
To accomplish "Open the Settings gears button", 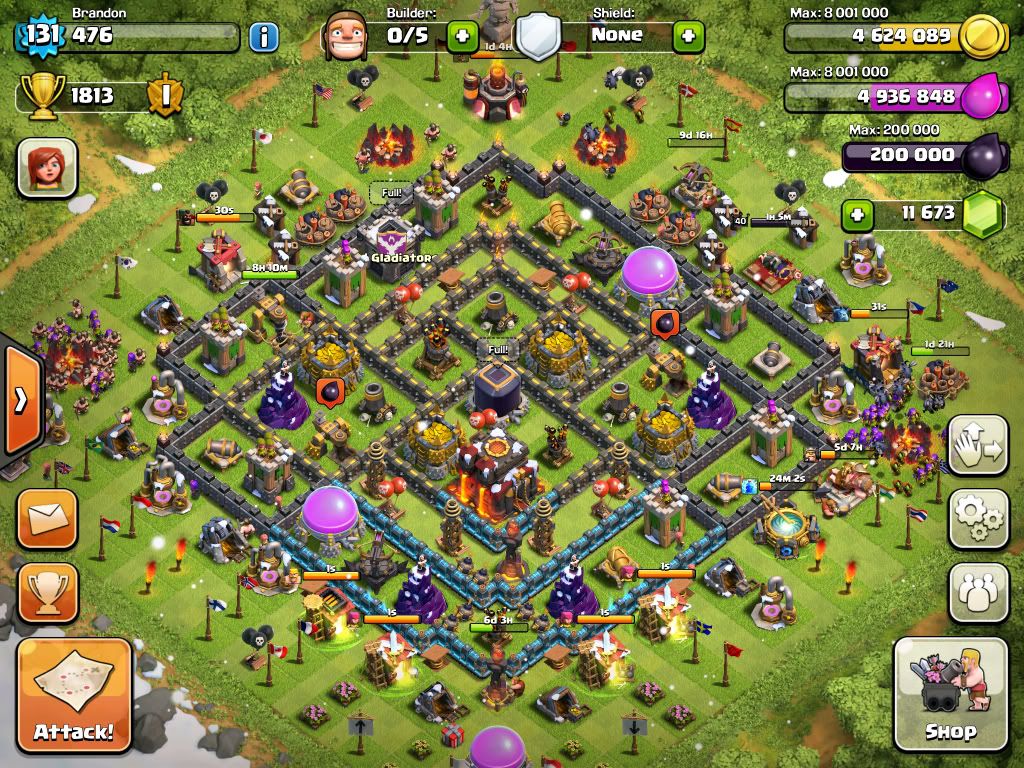I will [x=978, y=518].
